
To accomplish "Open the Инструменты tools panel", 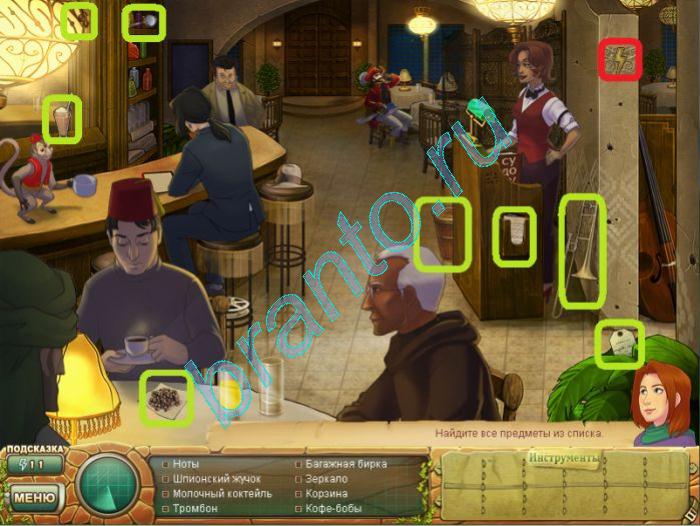I will pyautogui.click(x=565, y=459).
